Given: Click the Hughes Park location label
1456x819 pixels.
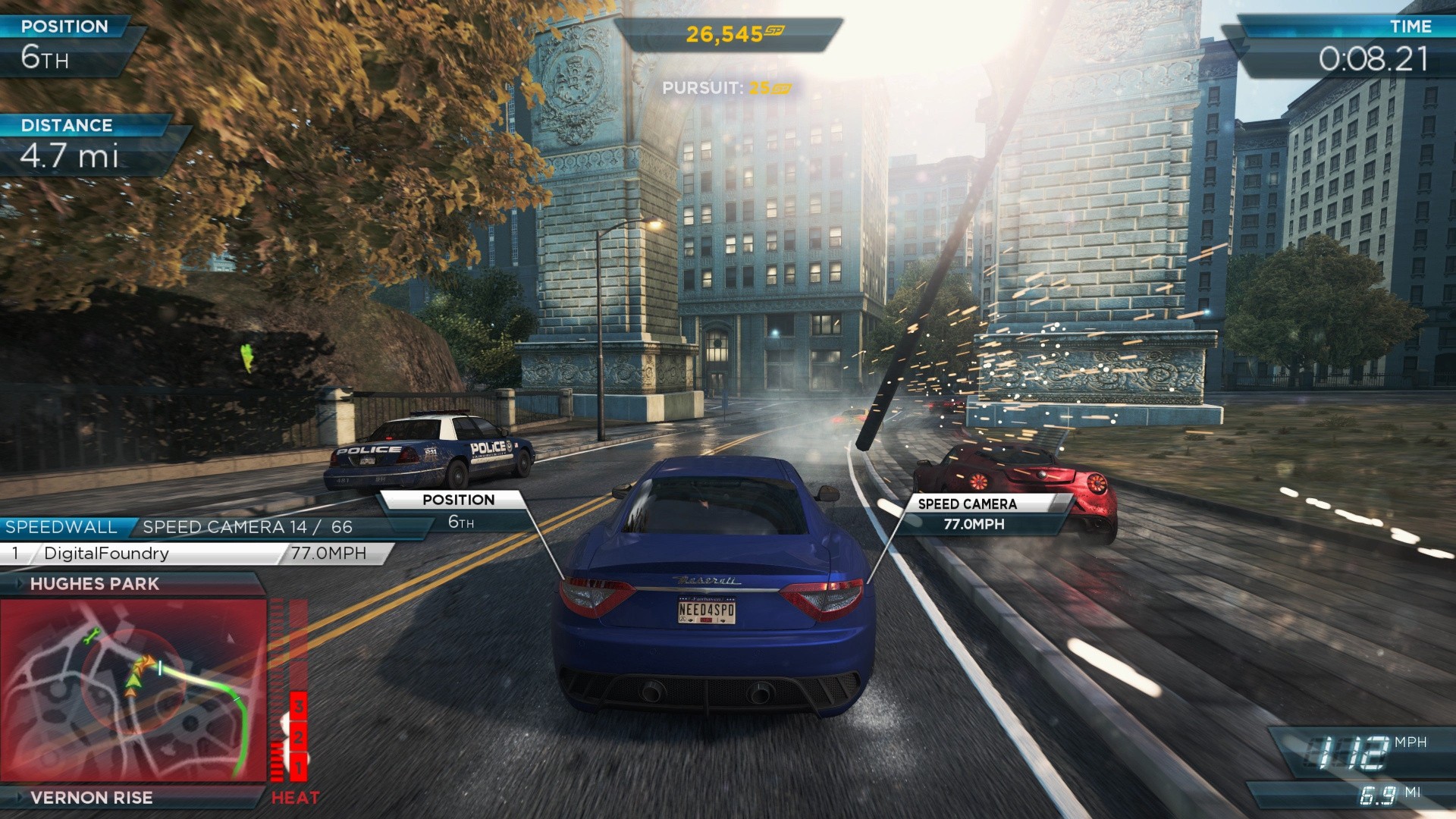Looking at the screenshot, I should [95, 584].
